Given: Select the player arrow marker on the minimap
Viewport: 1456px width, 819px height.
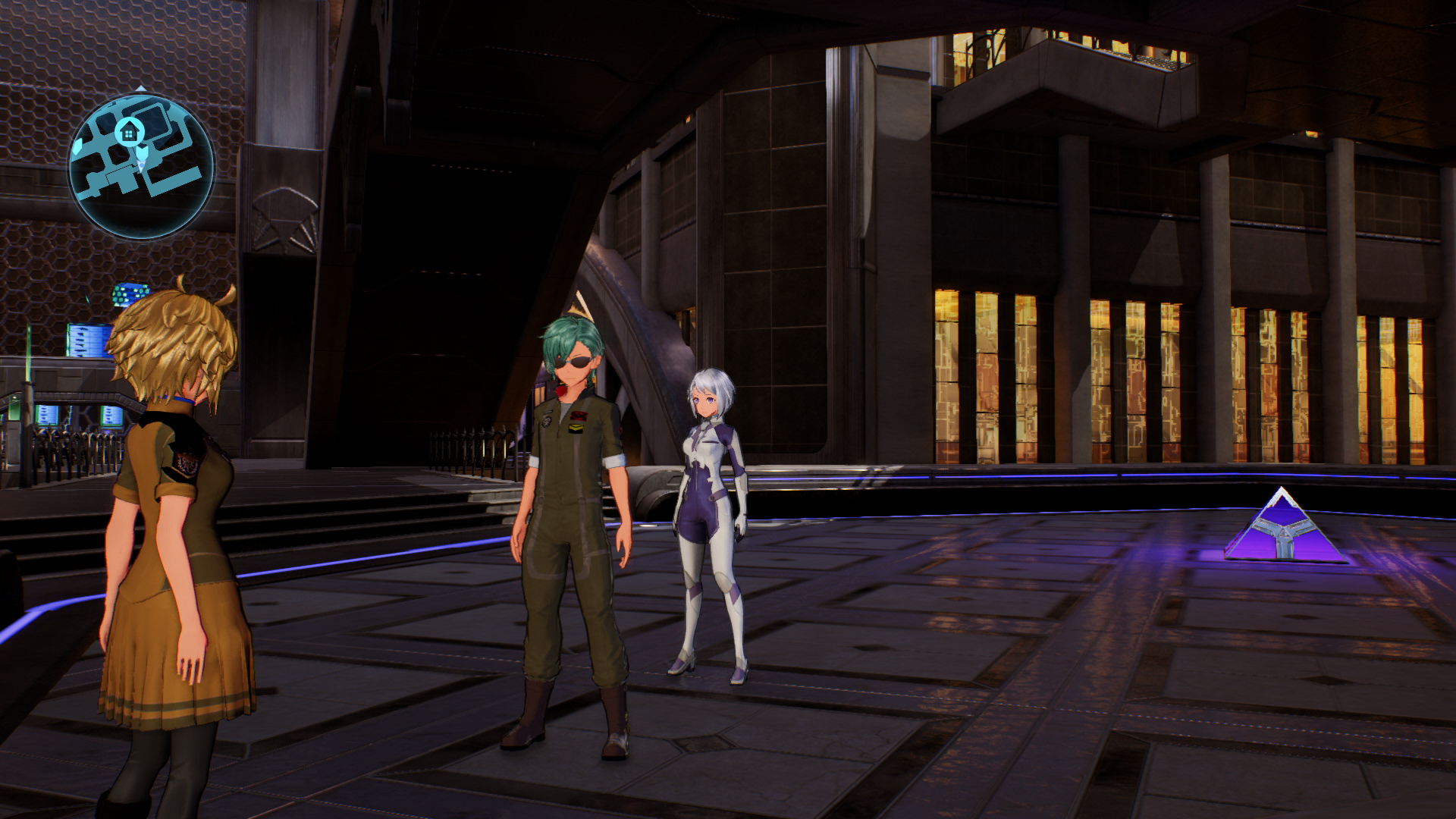Looking at the screenshot, I should click(141, 152).
